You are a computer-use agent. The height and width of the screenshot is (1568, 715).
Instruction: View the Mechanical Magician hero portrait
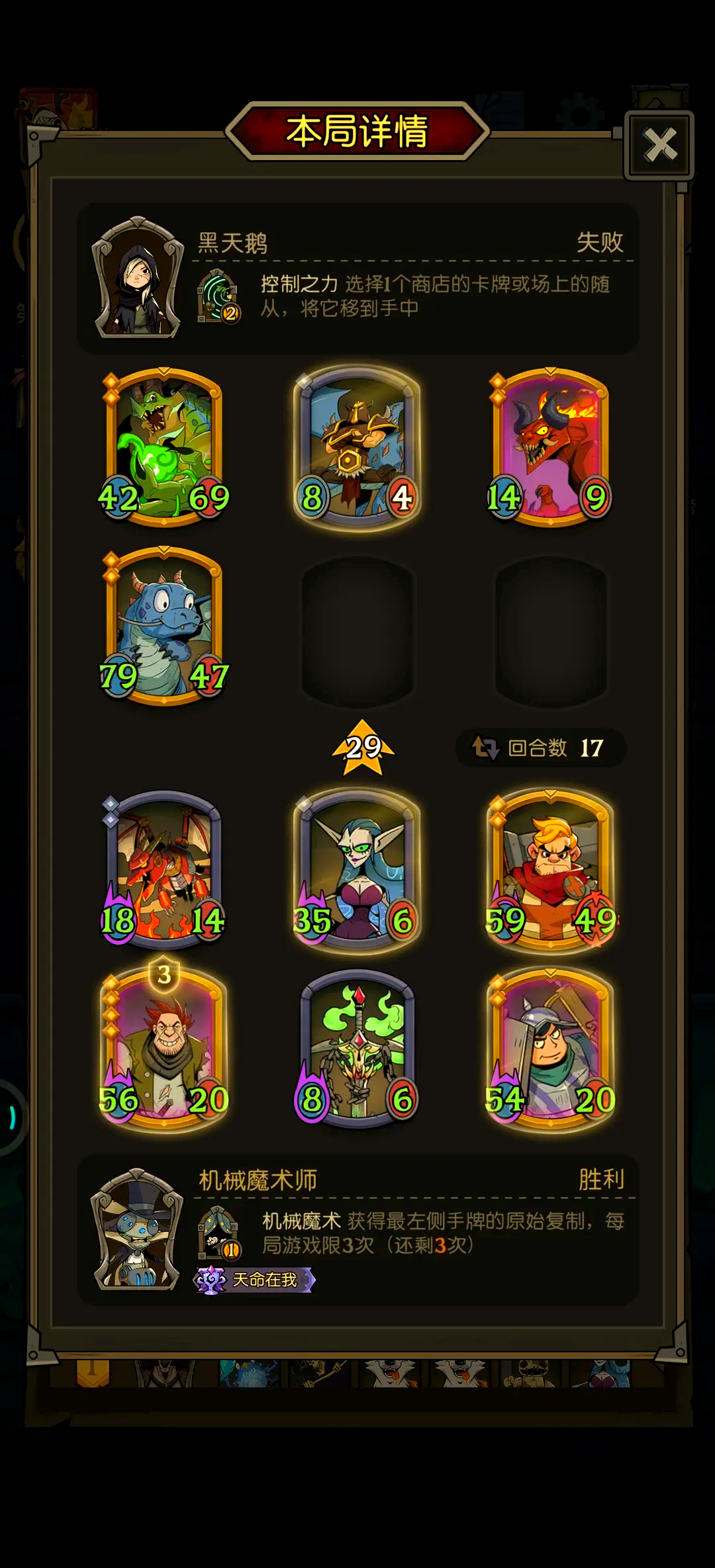(x=138, y=1231)
